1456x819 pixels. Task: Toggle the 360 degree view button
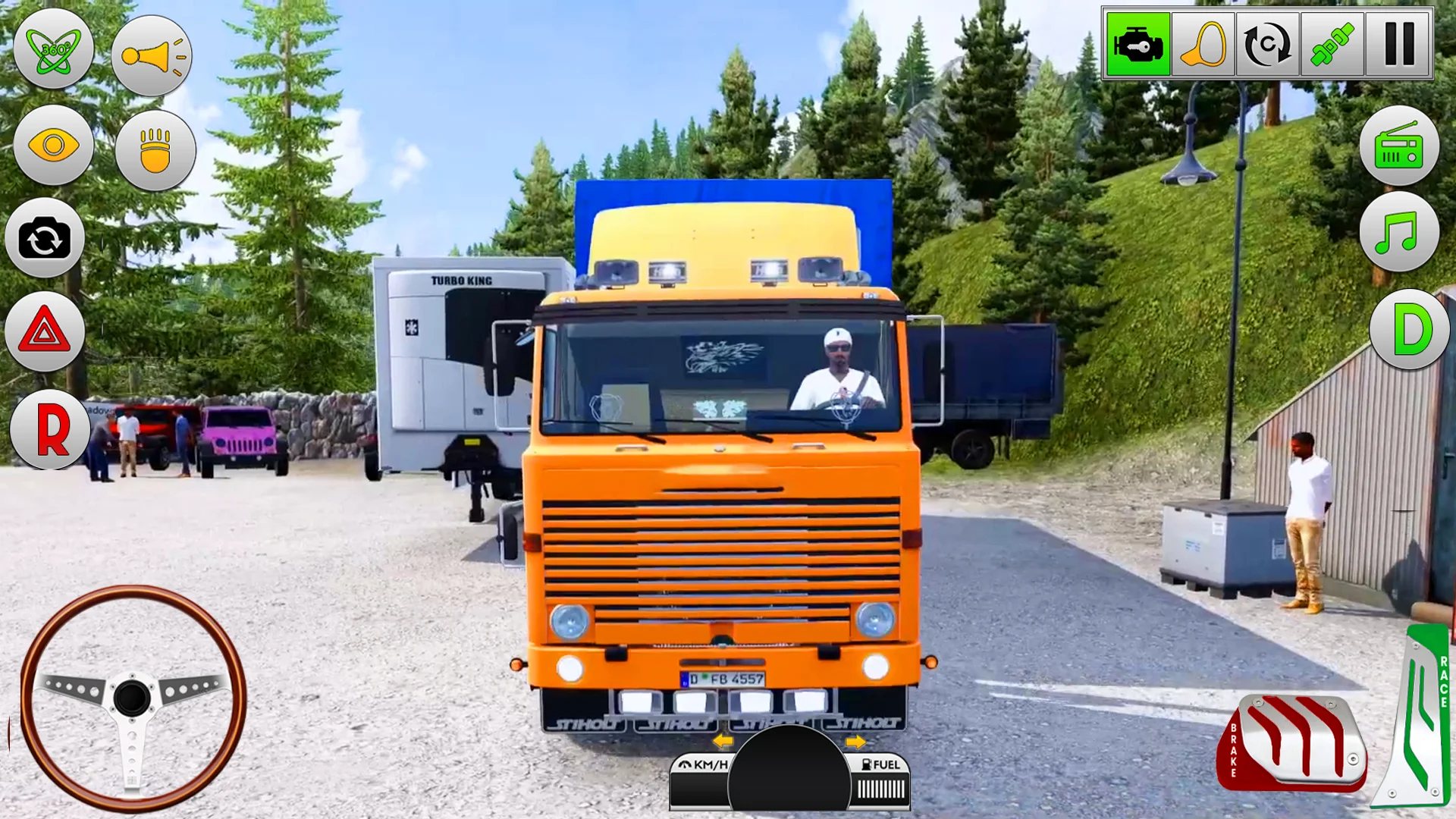[x=54, y=49]
